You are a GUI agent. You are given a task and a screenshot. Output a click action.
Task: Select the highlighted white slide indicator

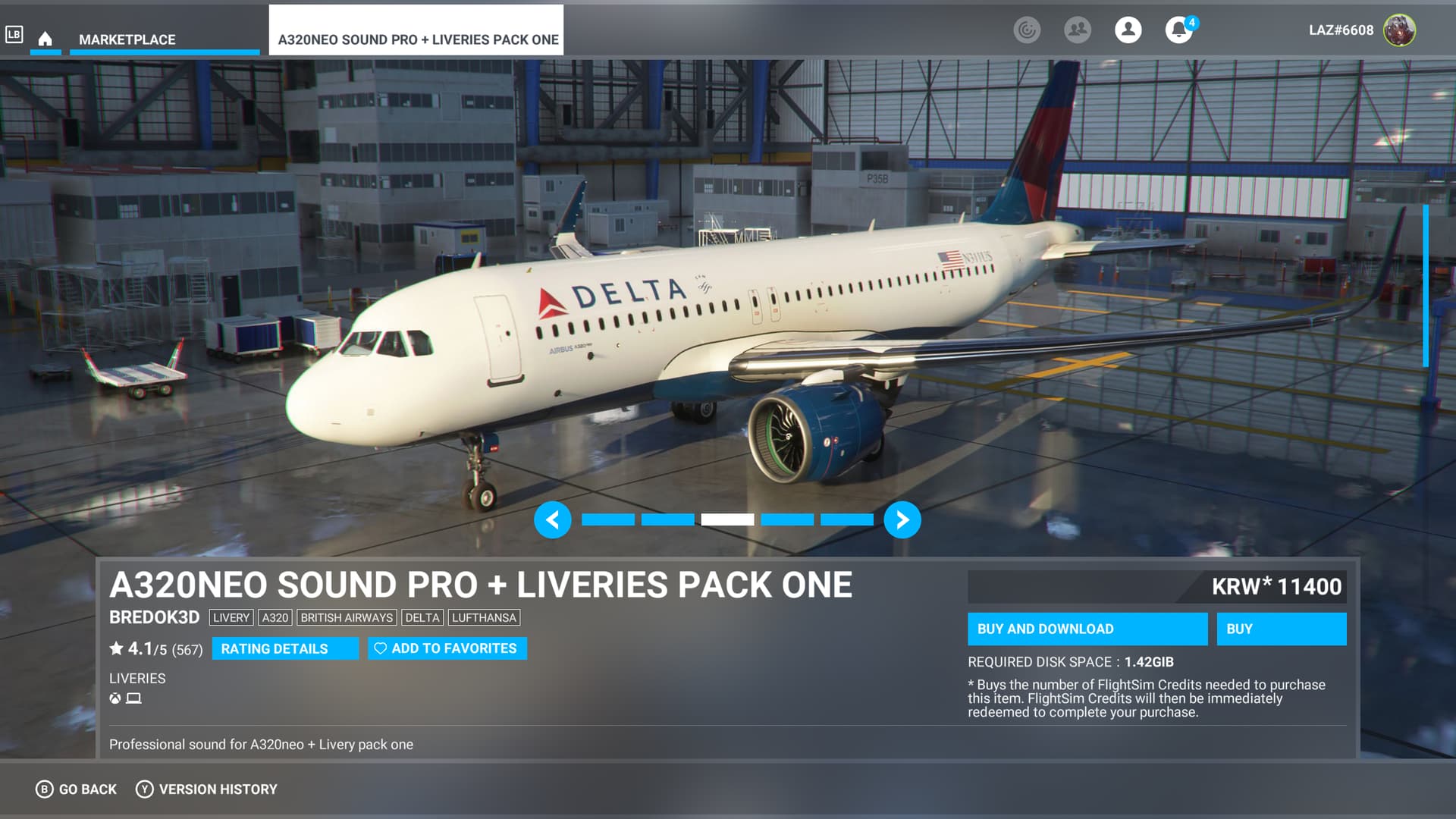point(728,519)
